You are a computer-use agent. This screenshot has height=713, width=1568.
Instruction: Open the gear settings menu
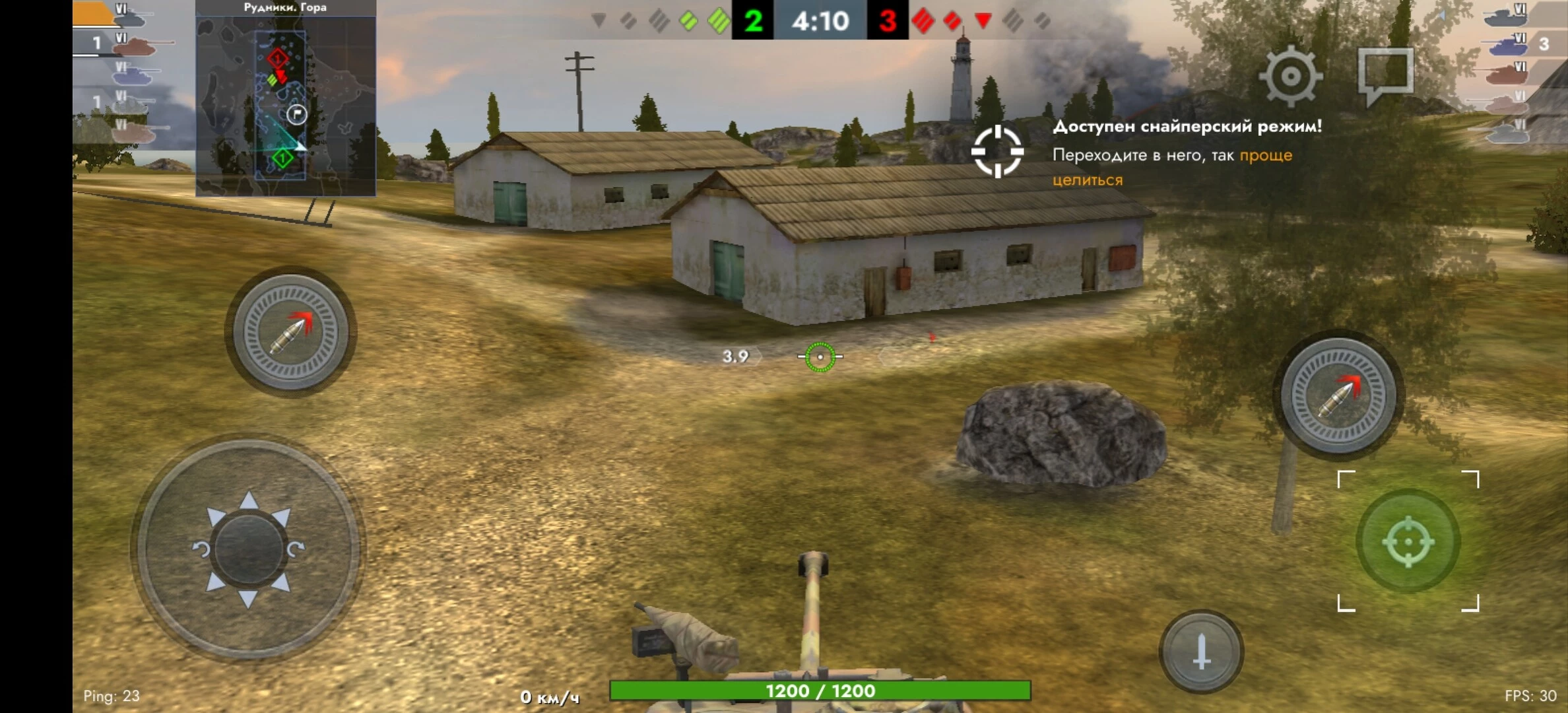pos(1290,77)
